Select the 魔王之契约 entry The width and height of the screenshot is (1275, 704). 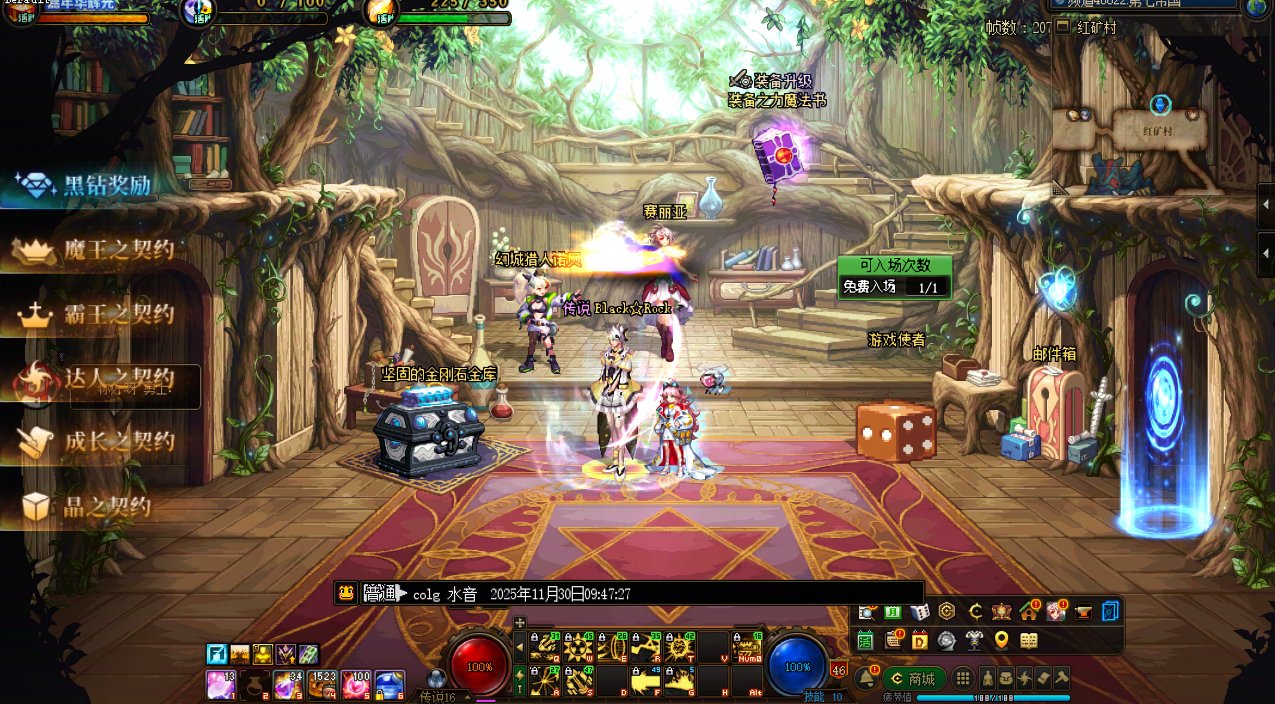click(100, 251)
